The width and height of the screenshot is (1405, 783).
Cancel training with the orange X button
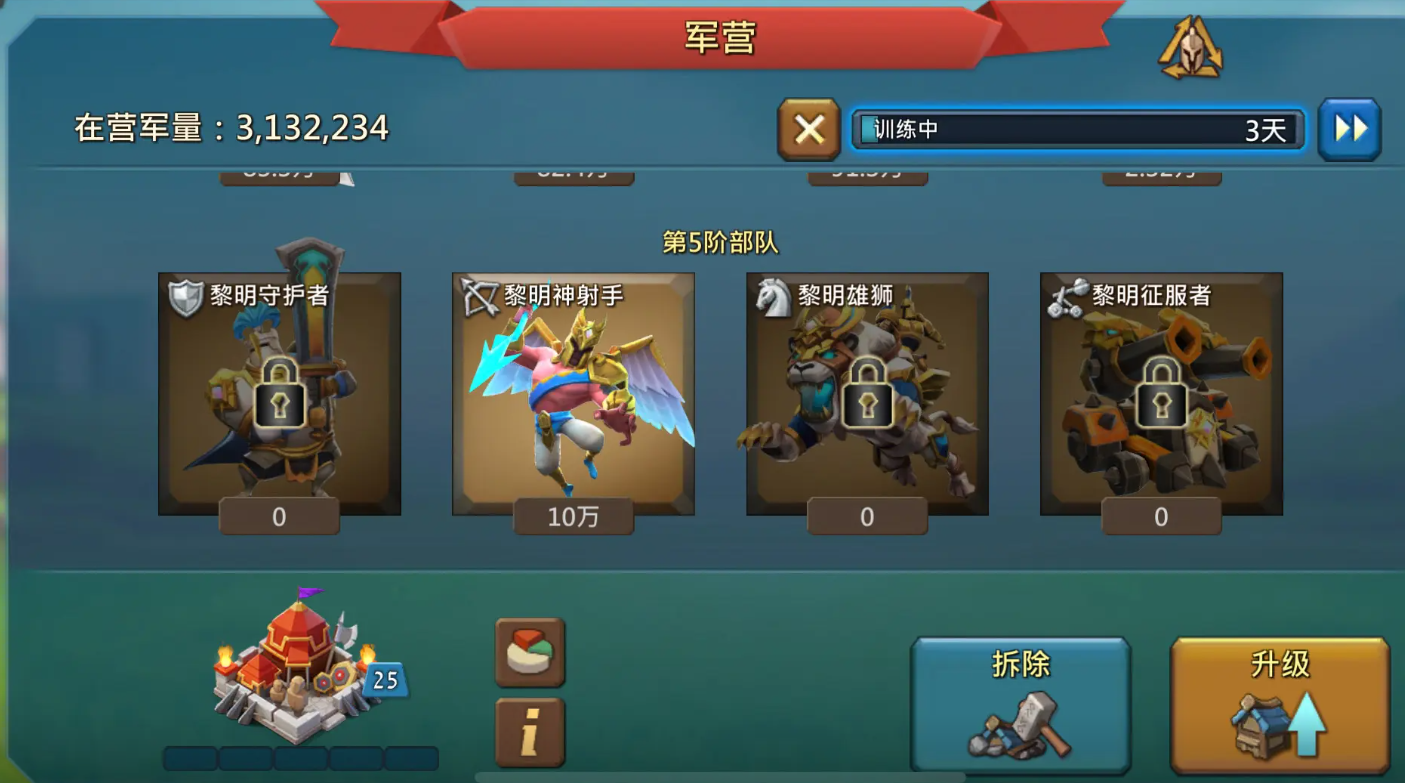[x=808, y=128]
